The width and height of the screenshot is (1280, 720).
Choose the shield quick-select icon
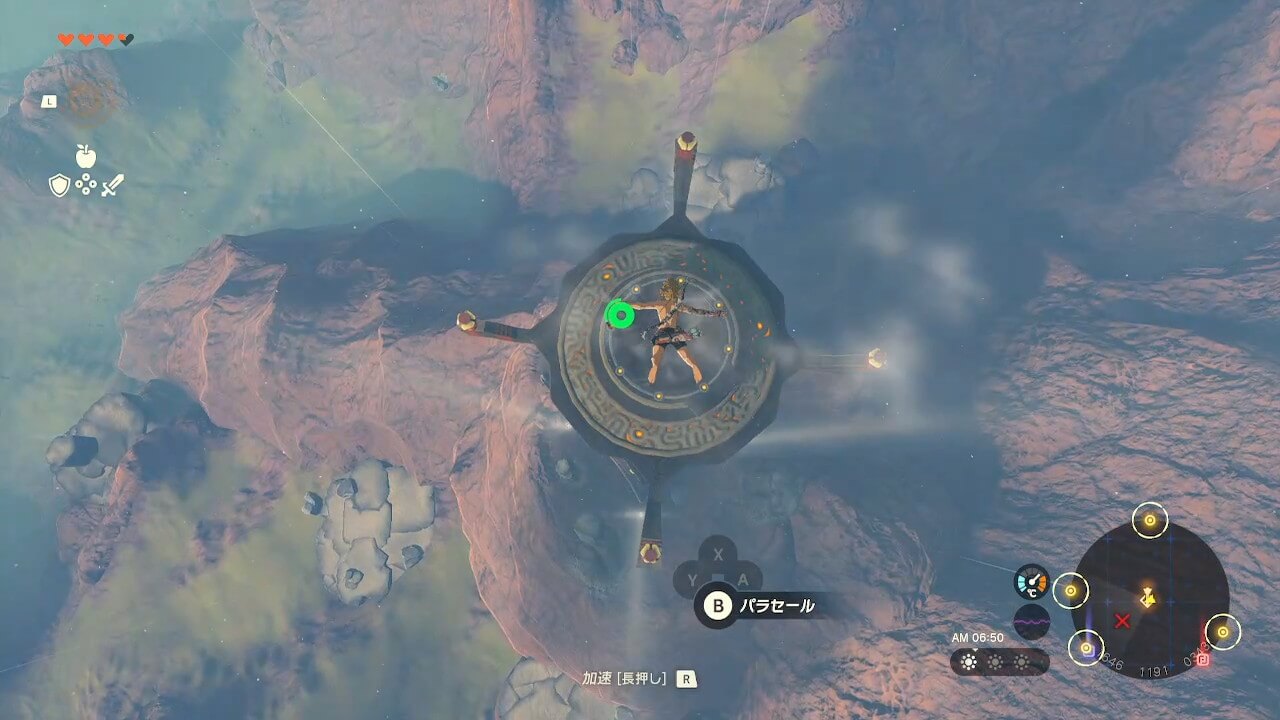point(60,185)
